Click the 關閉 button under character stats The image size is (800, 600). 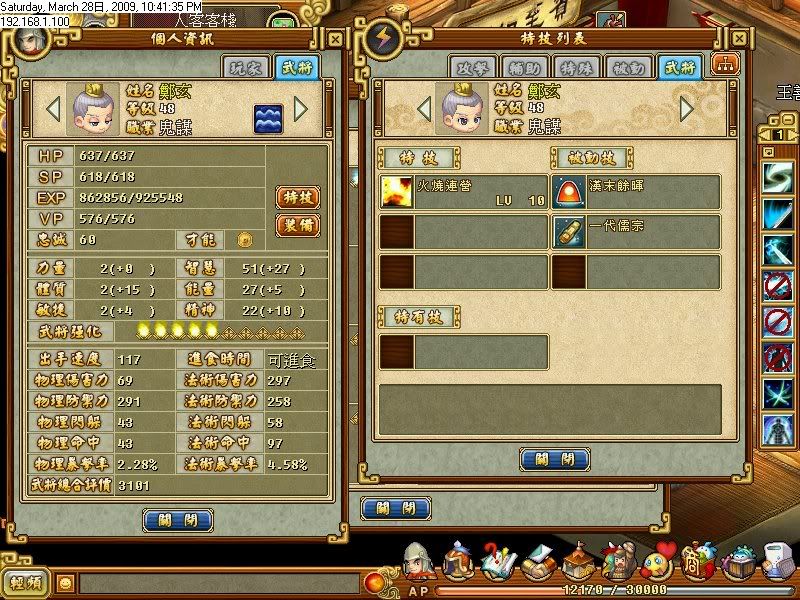[178, 520]
